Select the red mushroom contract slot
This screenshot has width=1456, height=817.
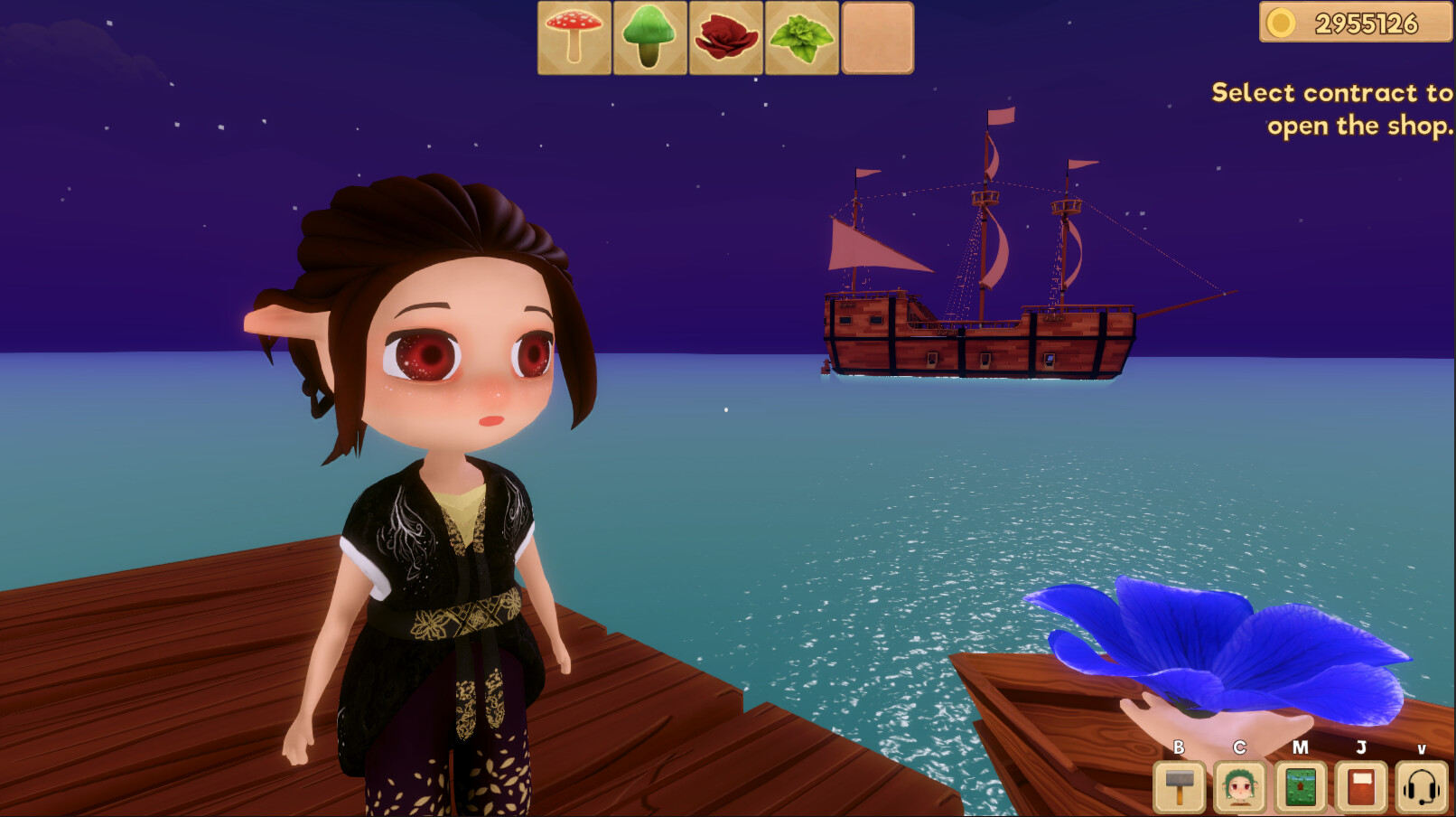(x=574, y=39)
